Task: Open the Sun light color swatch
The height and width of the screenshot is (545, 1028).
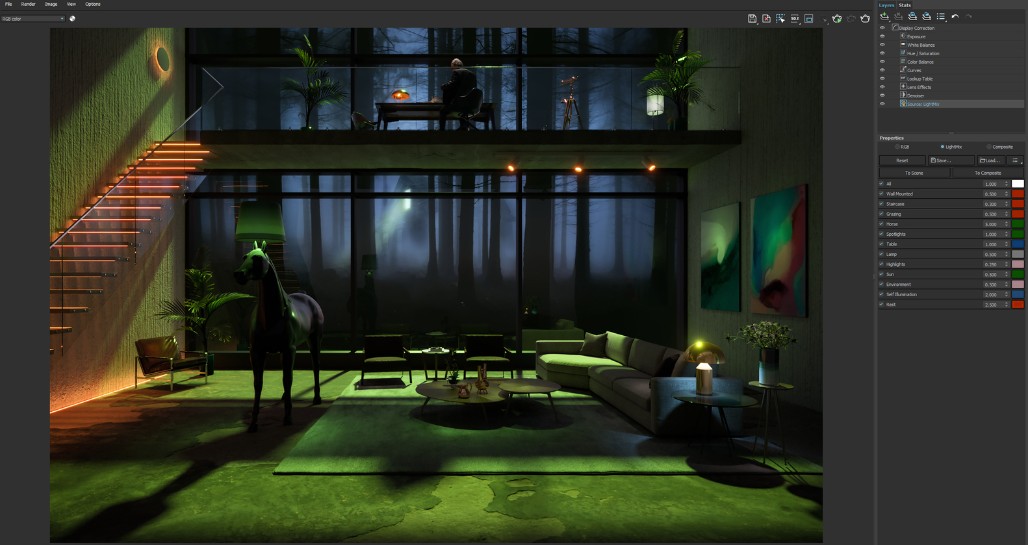Action: point(1018,274)
